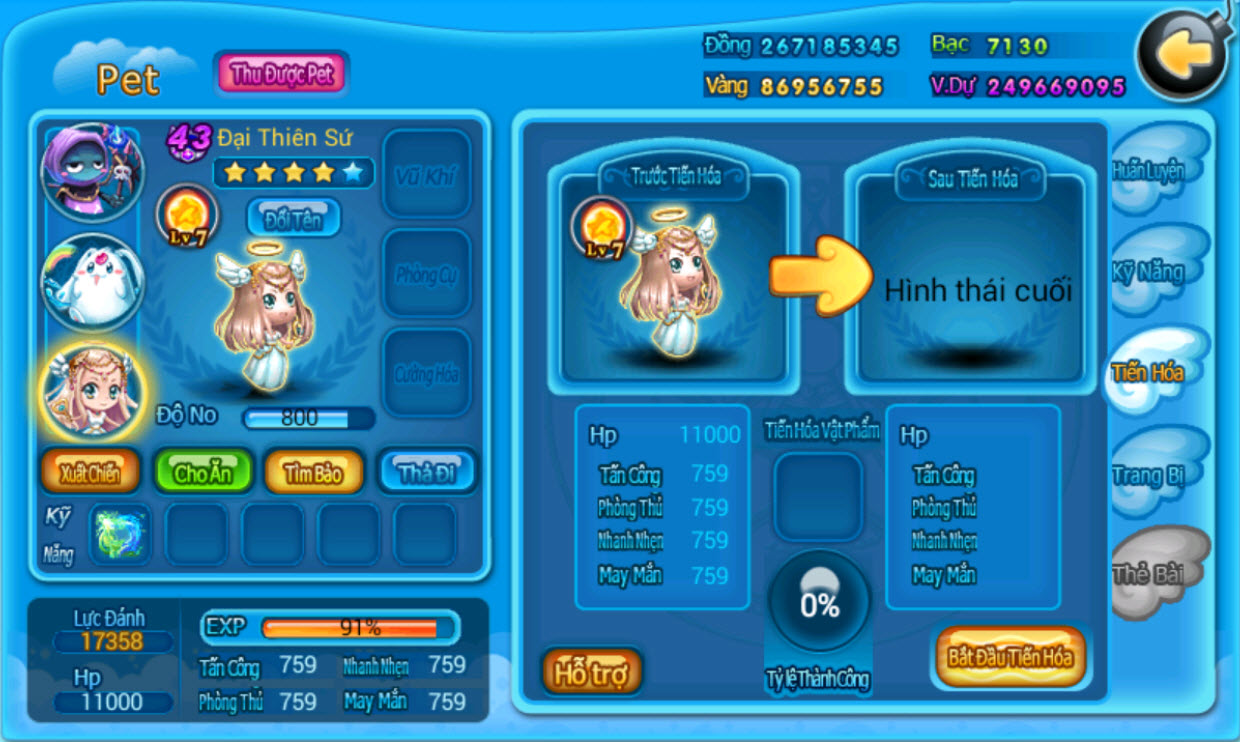Image resolution: width=1240 pixels, height=742 pixels.
Task: Start evolution with Bắt Đầu Tiến Hóa
Action: coord(1010,658)
